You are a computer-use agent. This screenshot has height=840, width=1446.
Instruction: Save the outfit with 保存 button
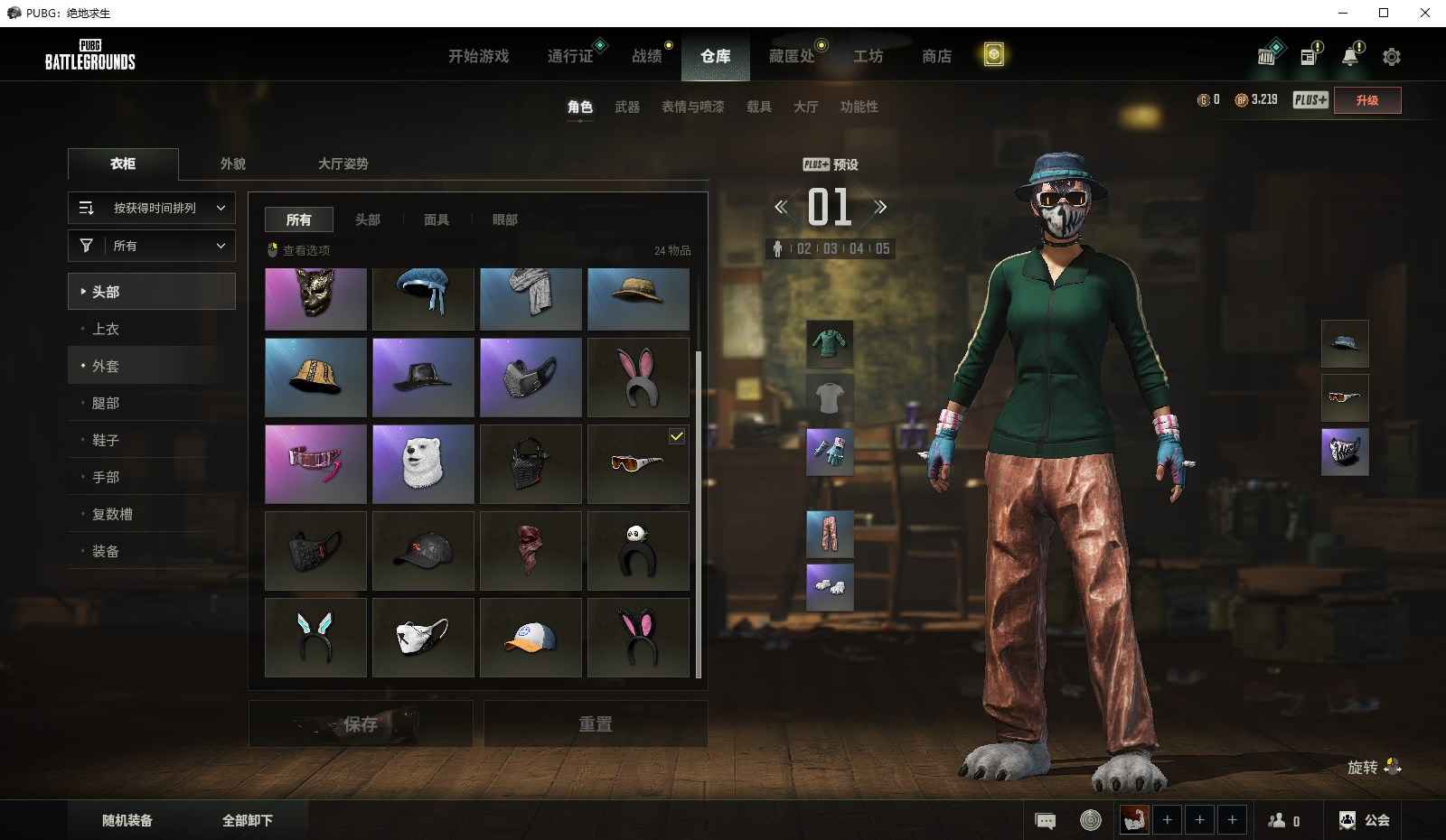click(x=361, y=724)
